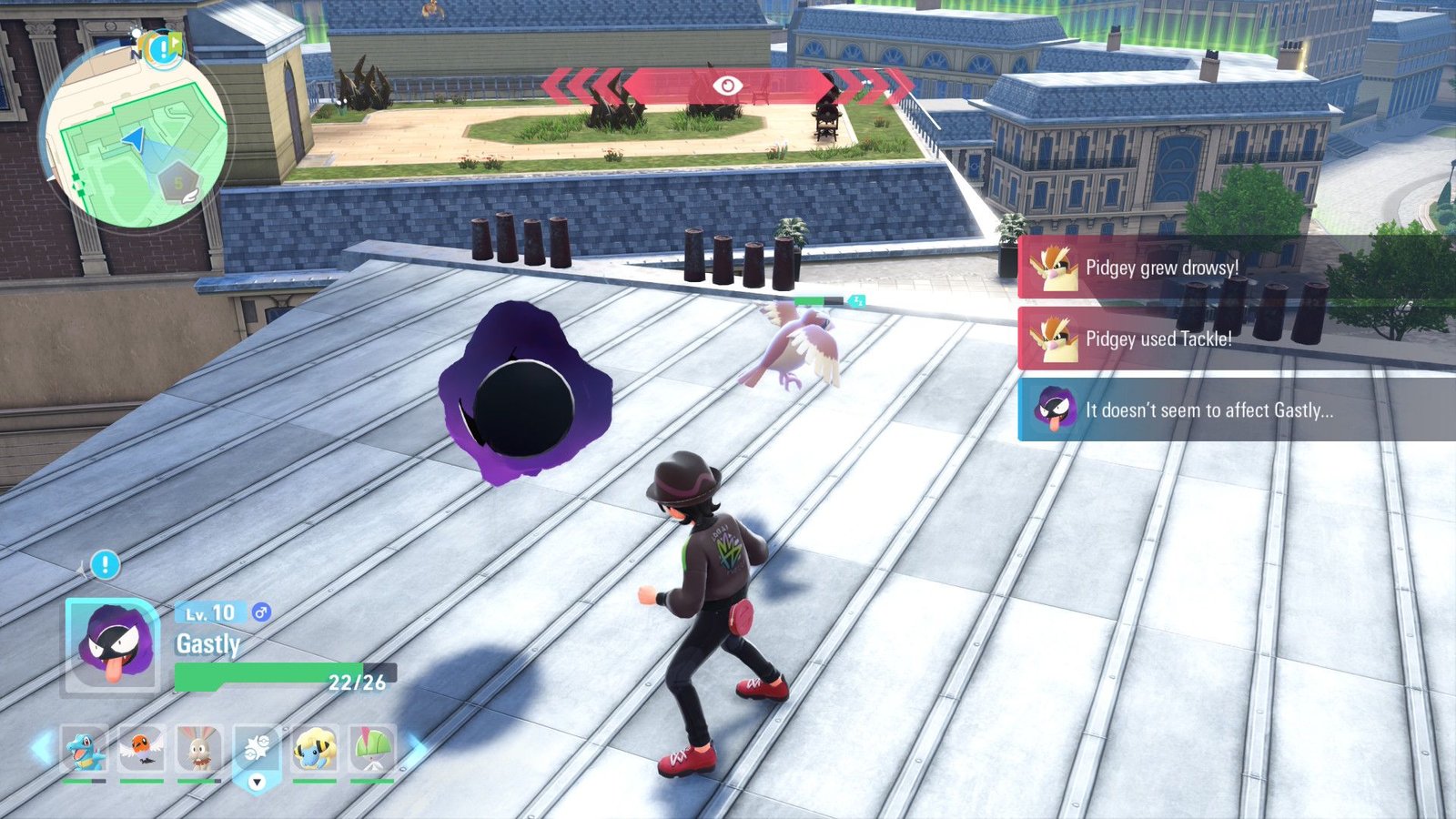1456x819 pixels.
Task: Open the circular minimap
Action: coord(135,136)
